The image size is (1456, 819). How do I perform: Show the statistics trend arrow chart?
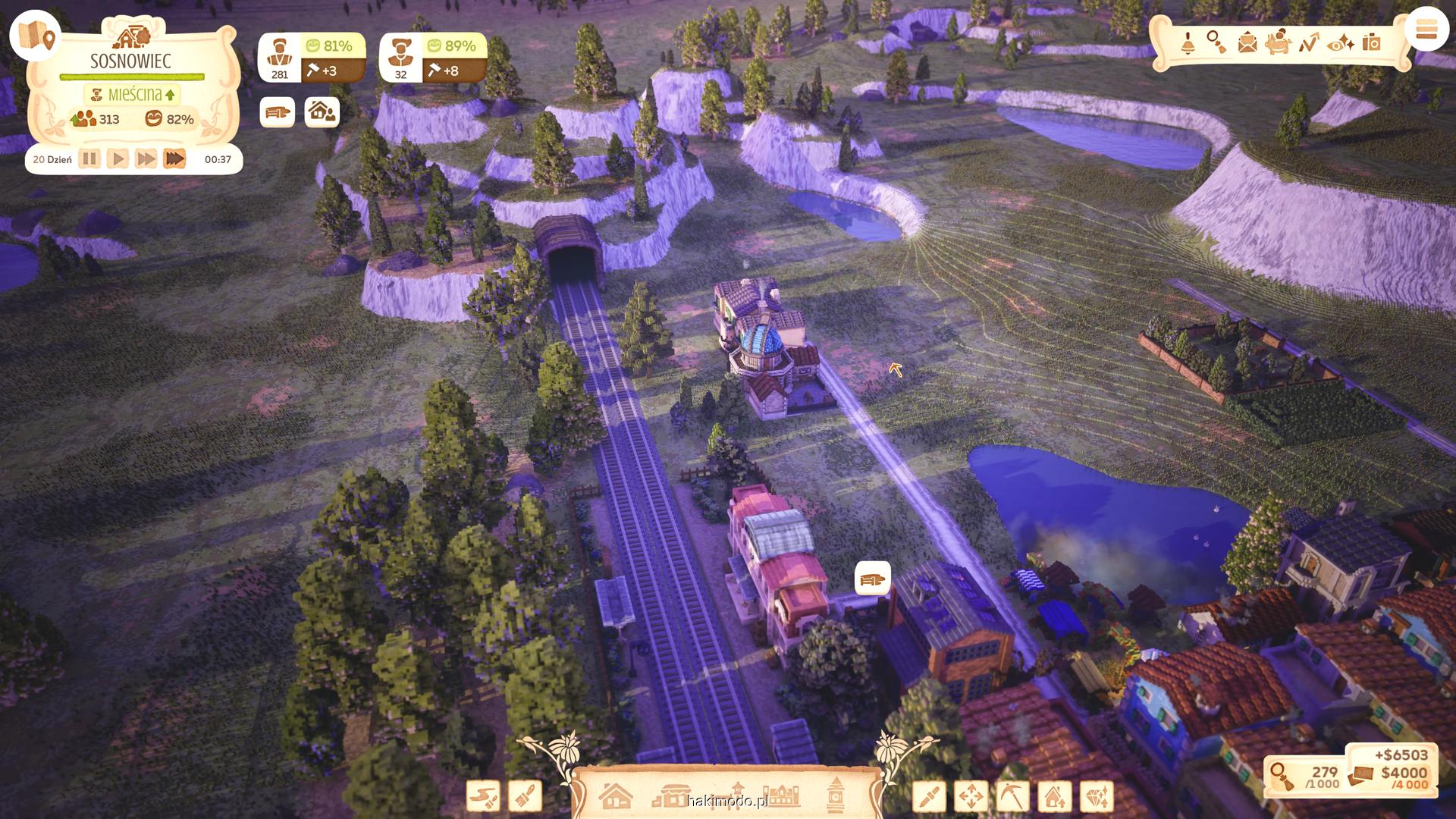click(x=1309, y=43)
